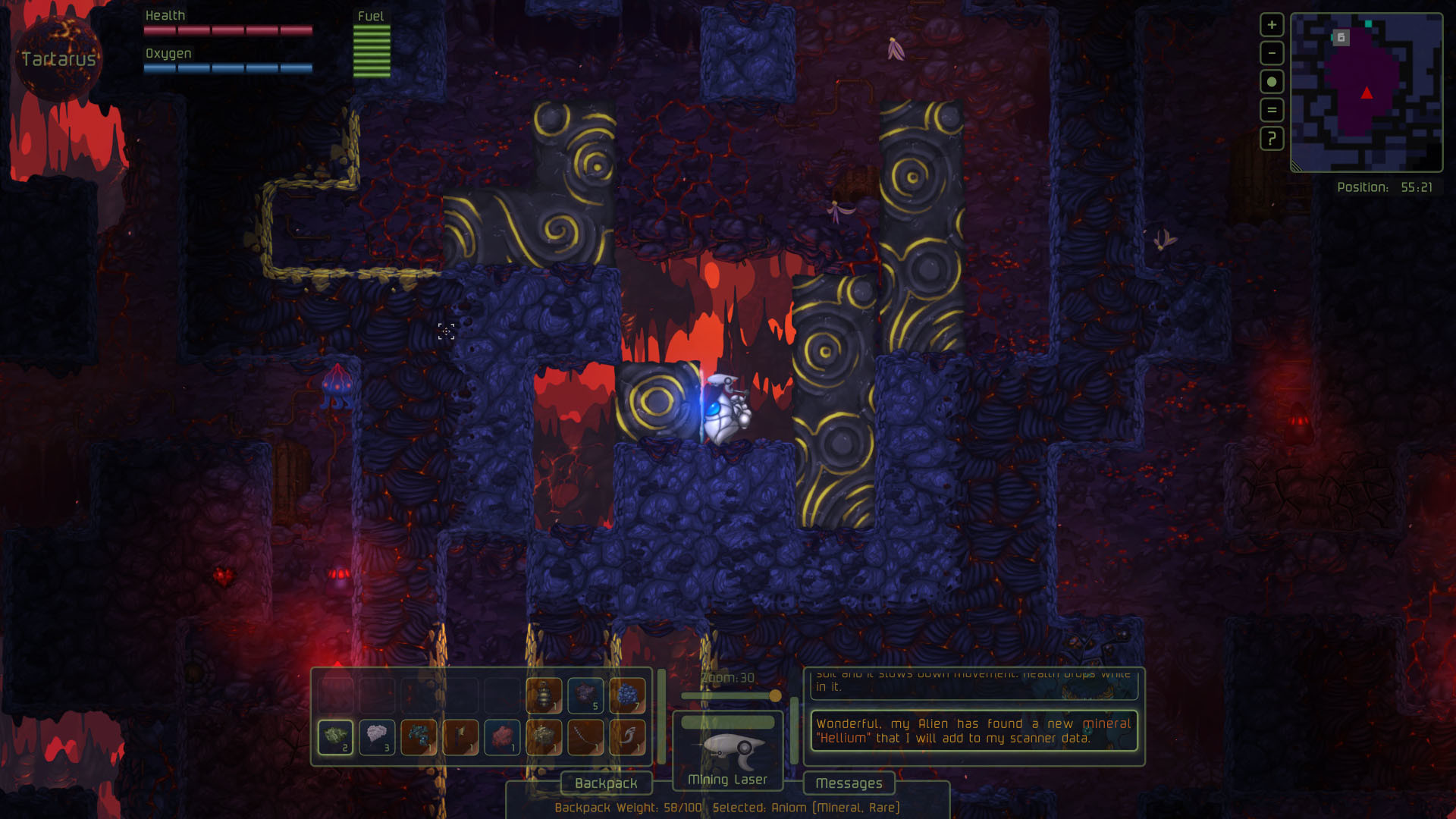Toggle the minimap equals button
1456x819 pixels.
pos(1271,109)
